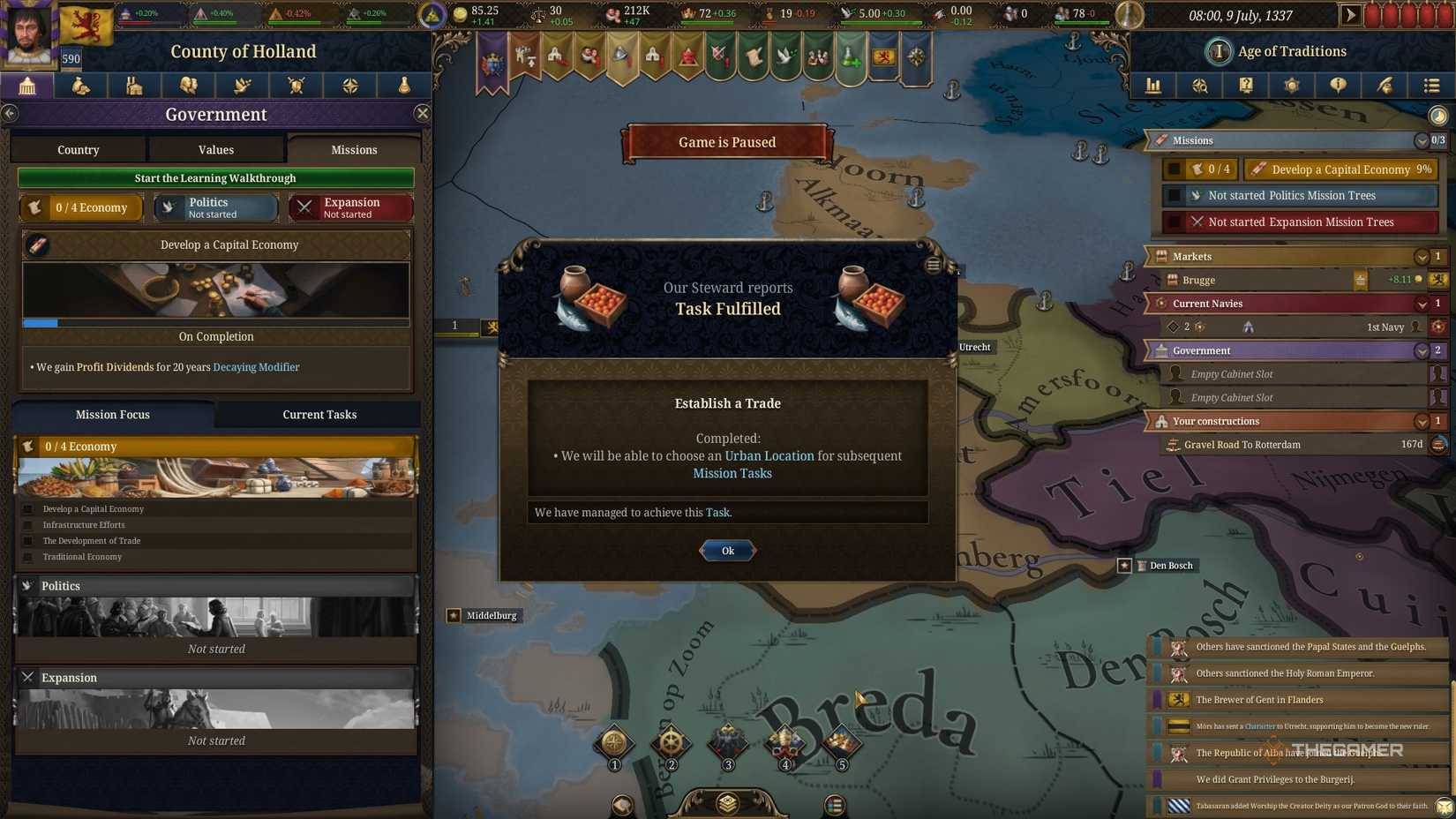
Task: Open the Economy panel with the money bags icon
Action: coord(81,86)
